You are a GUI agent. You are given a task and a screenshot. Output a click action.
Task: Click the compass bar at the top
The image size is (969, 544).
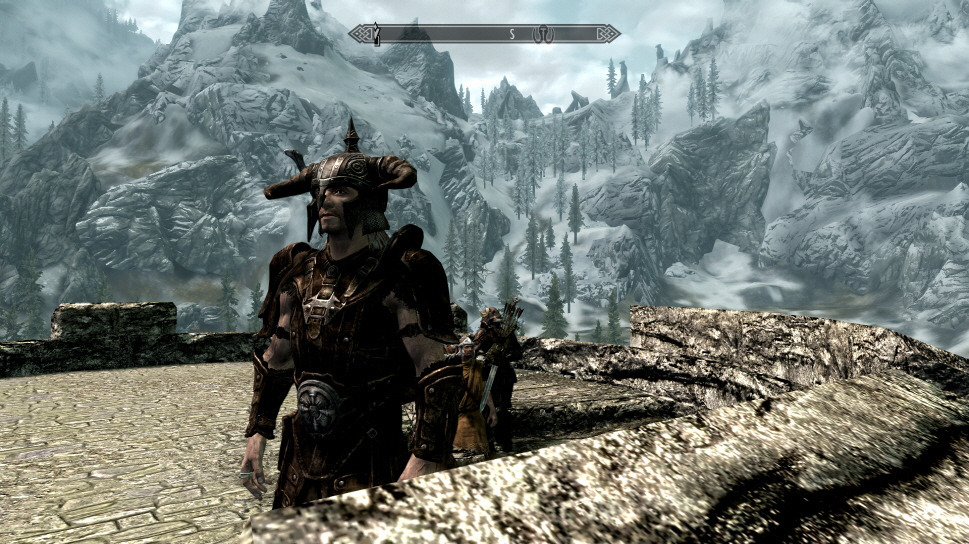click(x=484, y=34)
